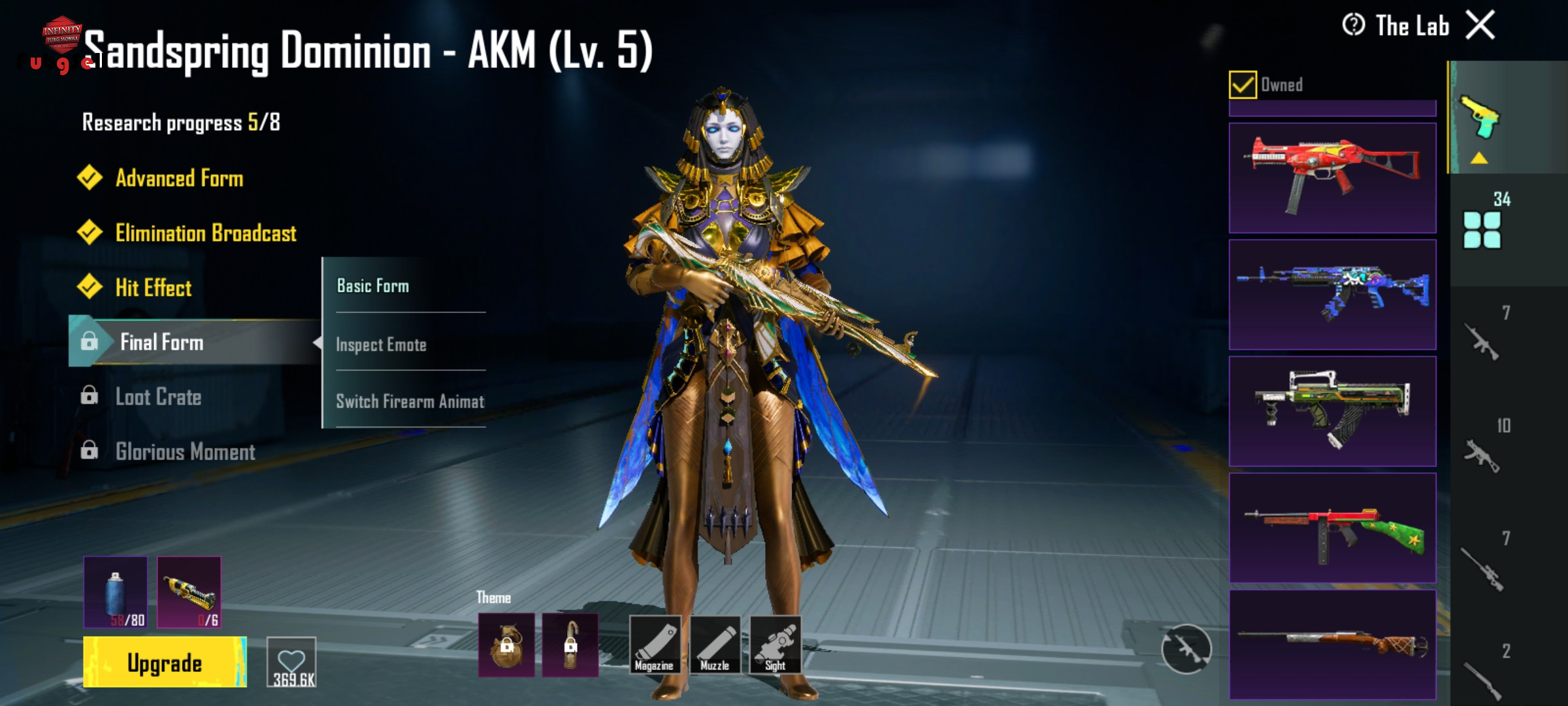1568x706 pixels.
Task: Like the skin with the heart button
Action: pyautogui.click(x=291, y=662)
